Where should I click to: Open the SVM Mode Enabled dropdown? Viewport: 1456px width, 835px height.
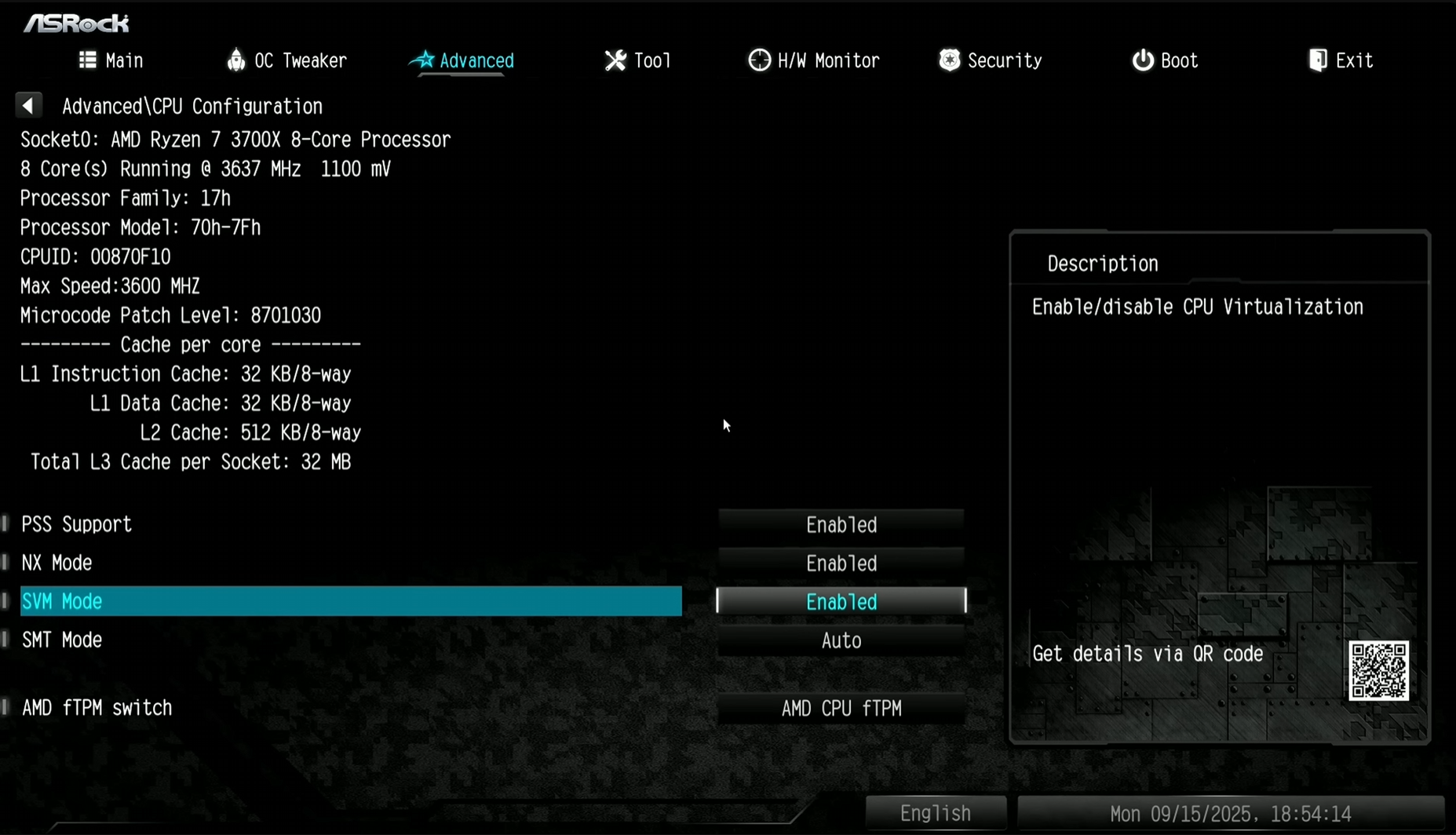tap(841, 601)
